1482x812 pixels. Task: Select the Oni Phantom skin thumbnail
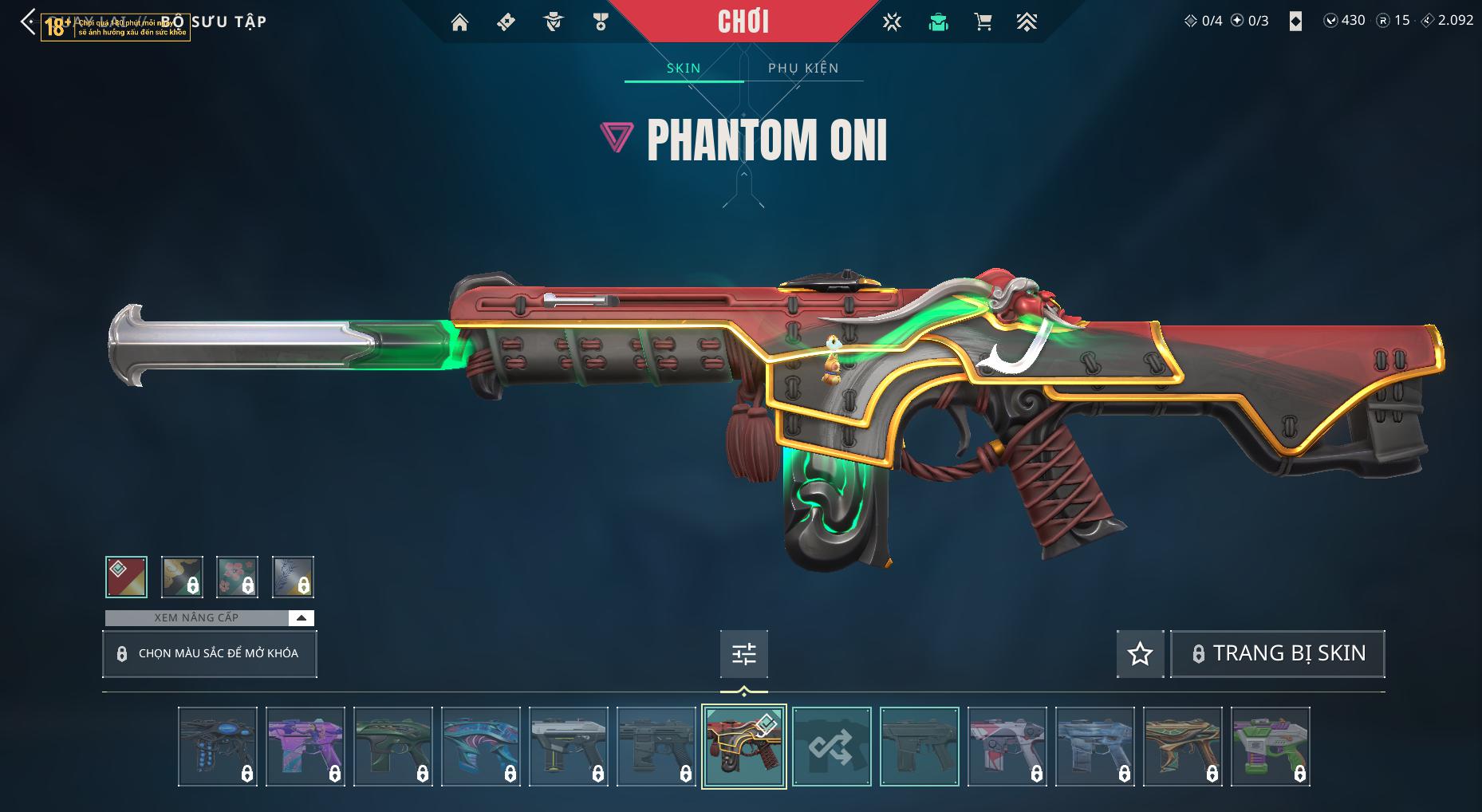pos(743,747)
